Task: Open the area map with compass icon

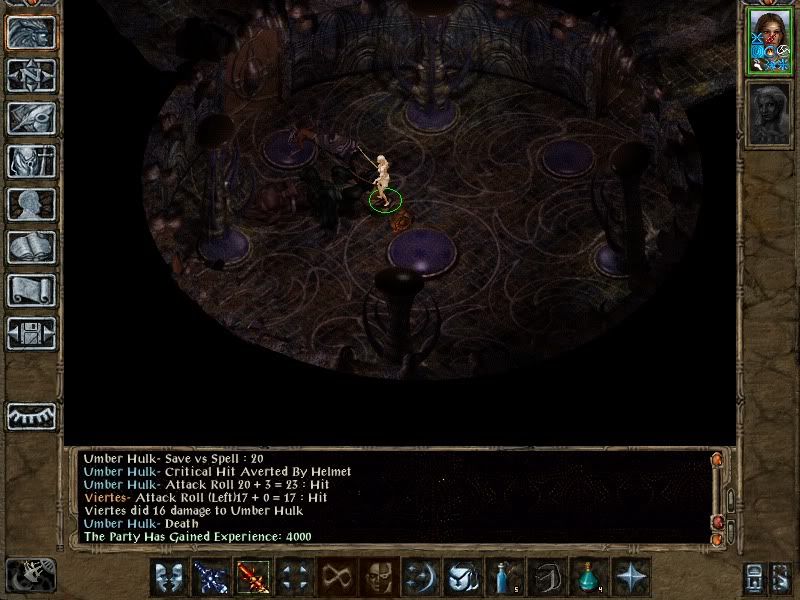Action: coord(30,75)
